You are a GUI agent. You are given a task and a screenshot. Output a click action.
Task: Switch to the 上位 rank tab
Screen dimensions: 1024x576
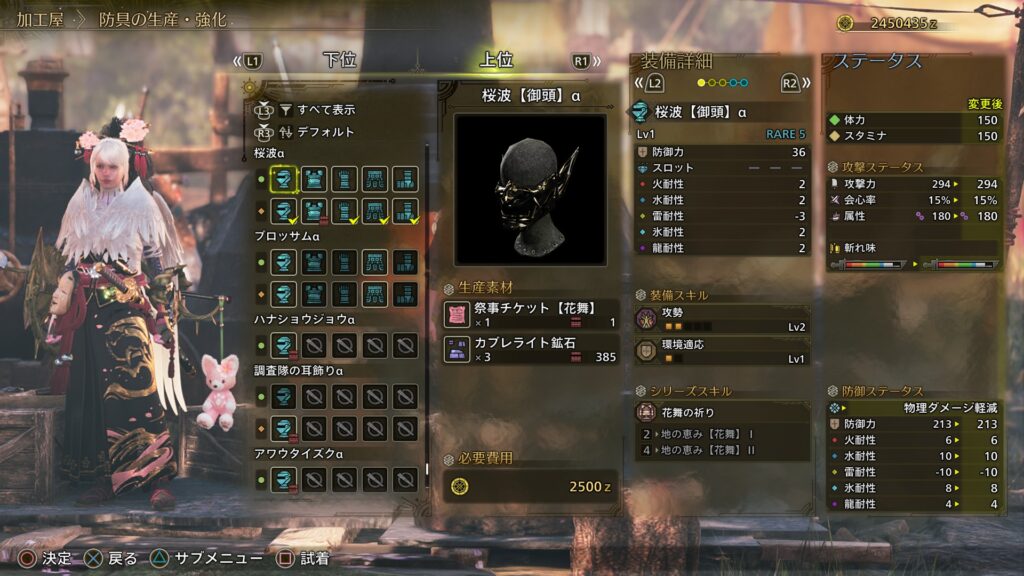pyautogui.click(x=497, y=60)
